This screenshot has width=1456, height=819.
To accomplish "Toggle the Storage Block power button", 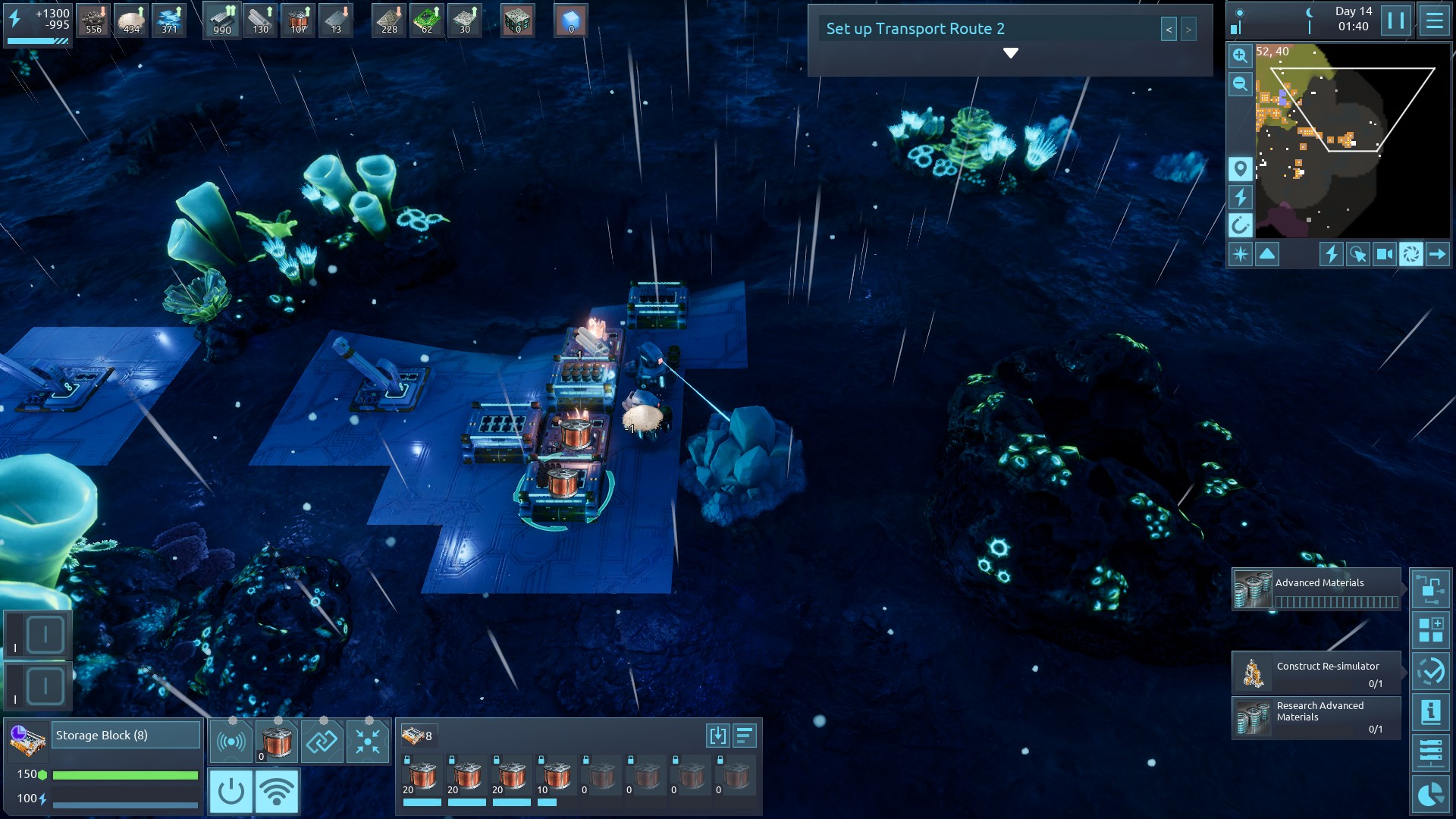I will (x=231, y=791).
